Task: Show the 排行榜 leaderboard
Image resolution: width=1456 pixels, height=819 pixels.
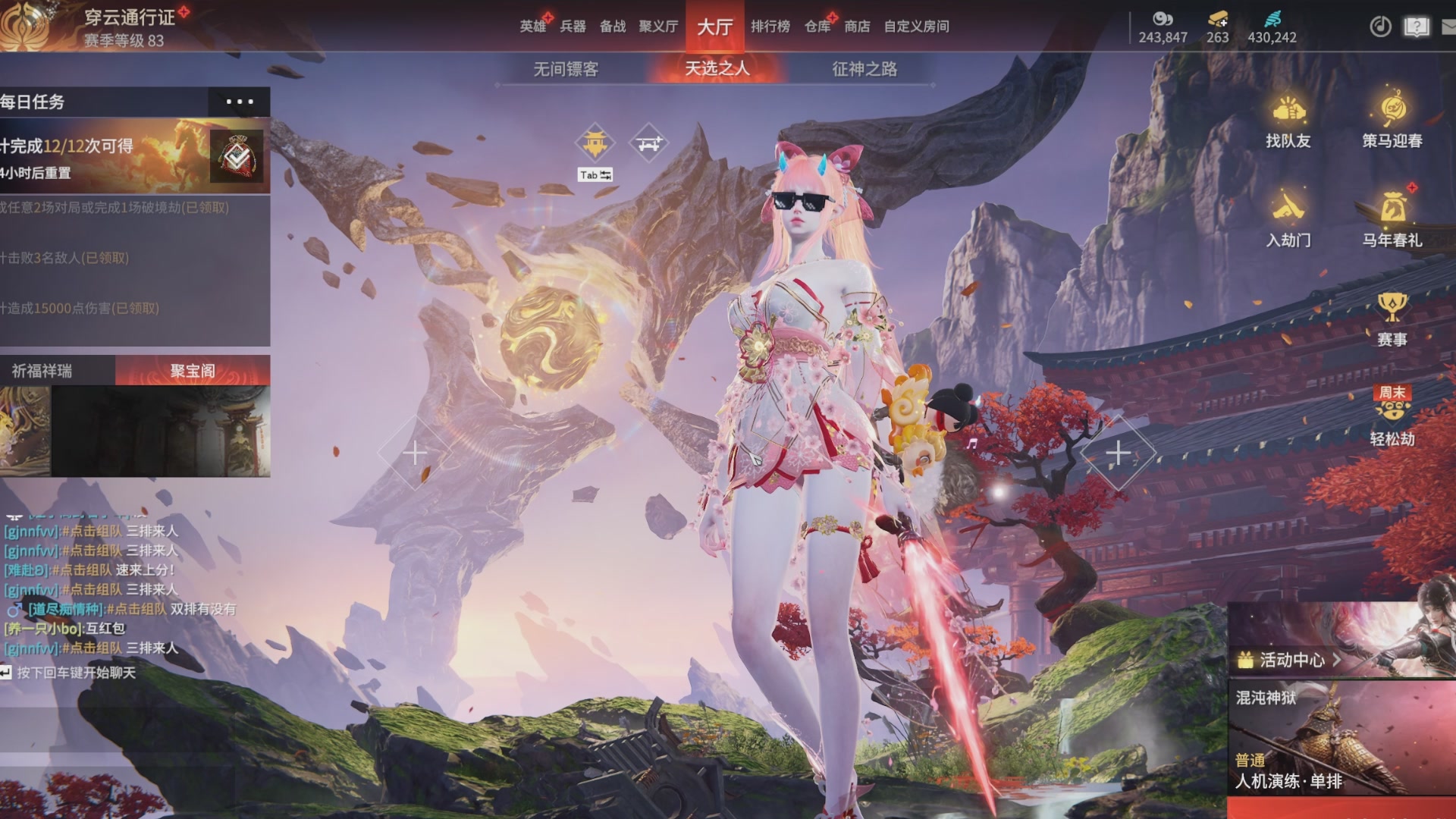Action: [770, 27]
